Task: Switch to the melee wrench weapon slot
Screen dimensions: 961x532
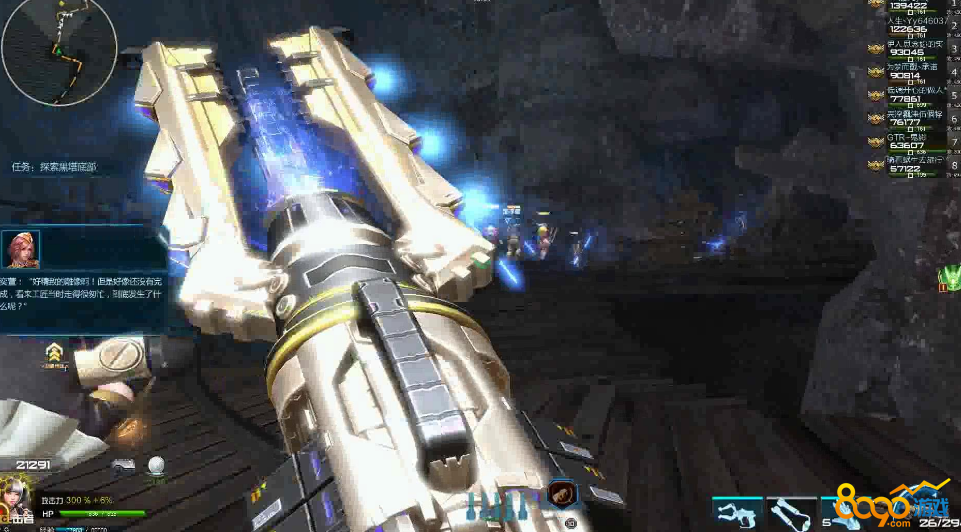Action: point(791,513)
